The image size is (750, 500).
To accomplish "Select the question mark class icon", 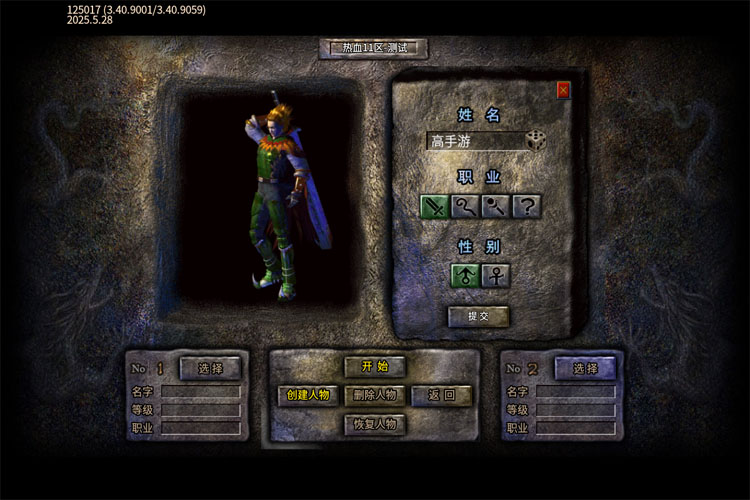I will click(527, 207).
